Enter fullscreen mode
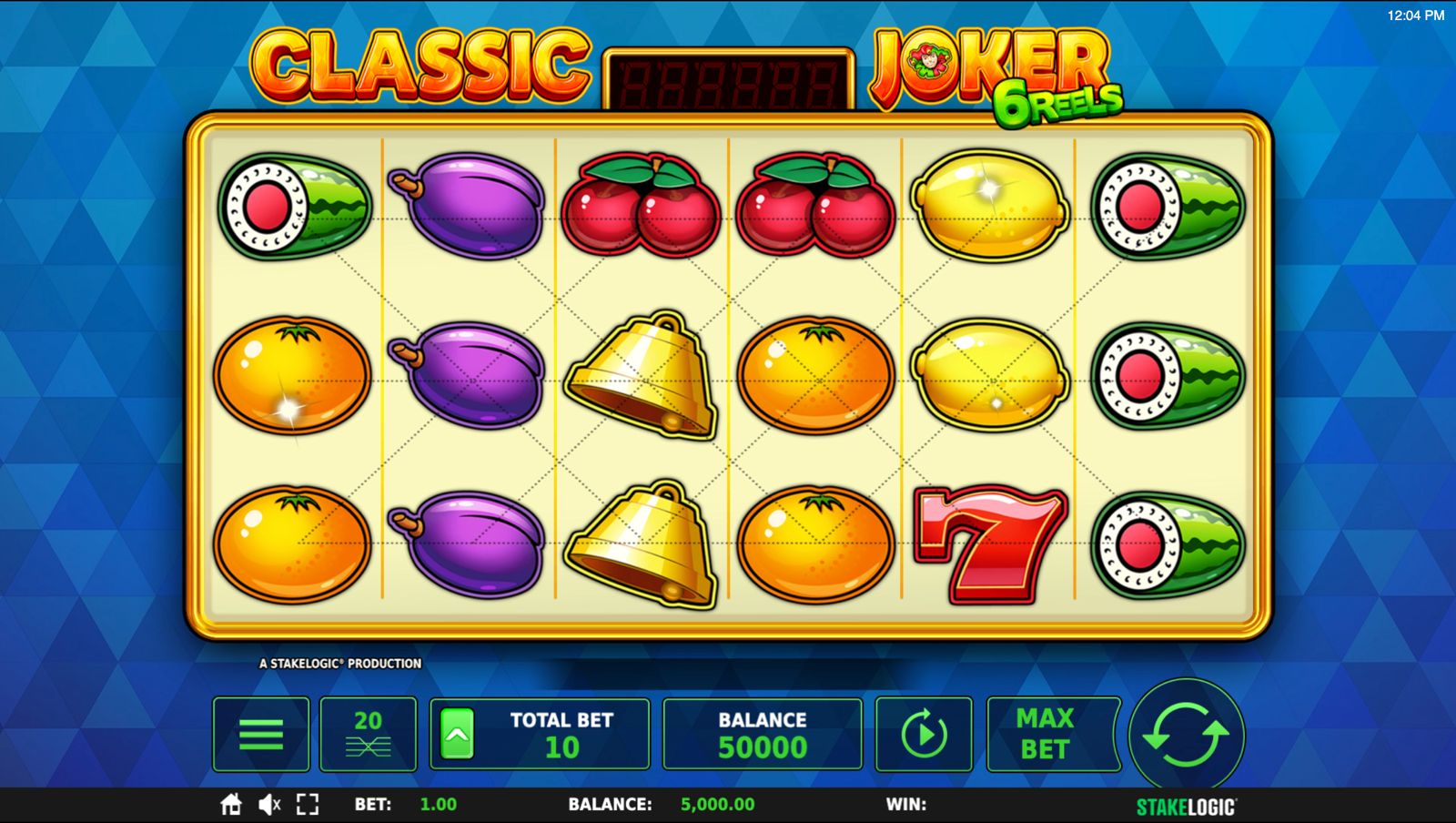 coord(308,804)
